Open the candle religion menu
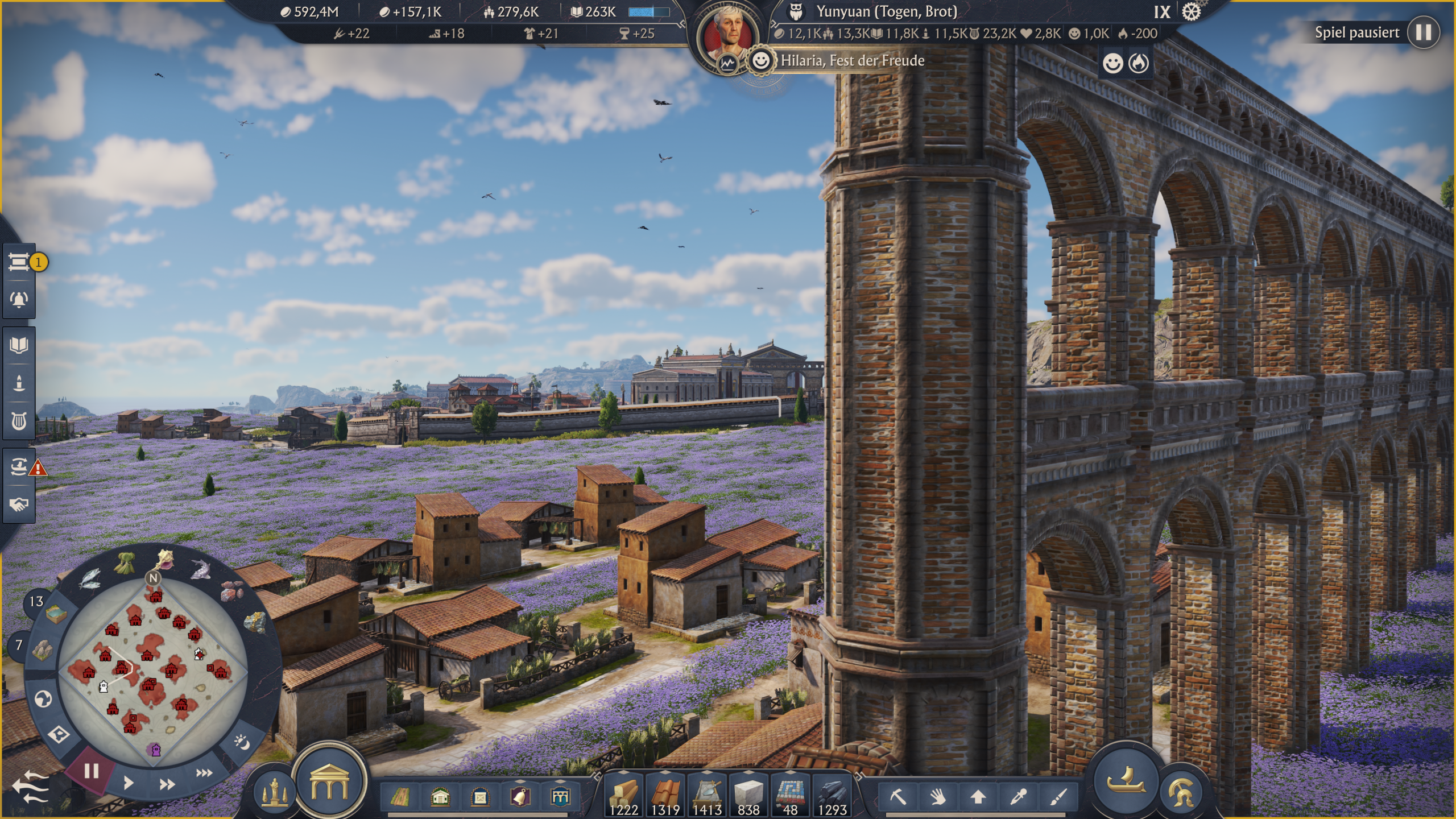The height and width of the screenshot is (819, 1456). pos(19,383)
